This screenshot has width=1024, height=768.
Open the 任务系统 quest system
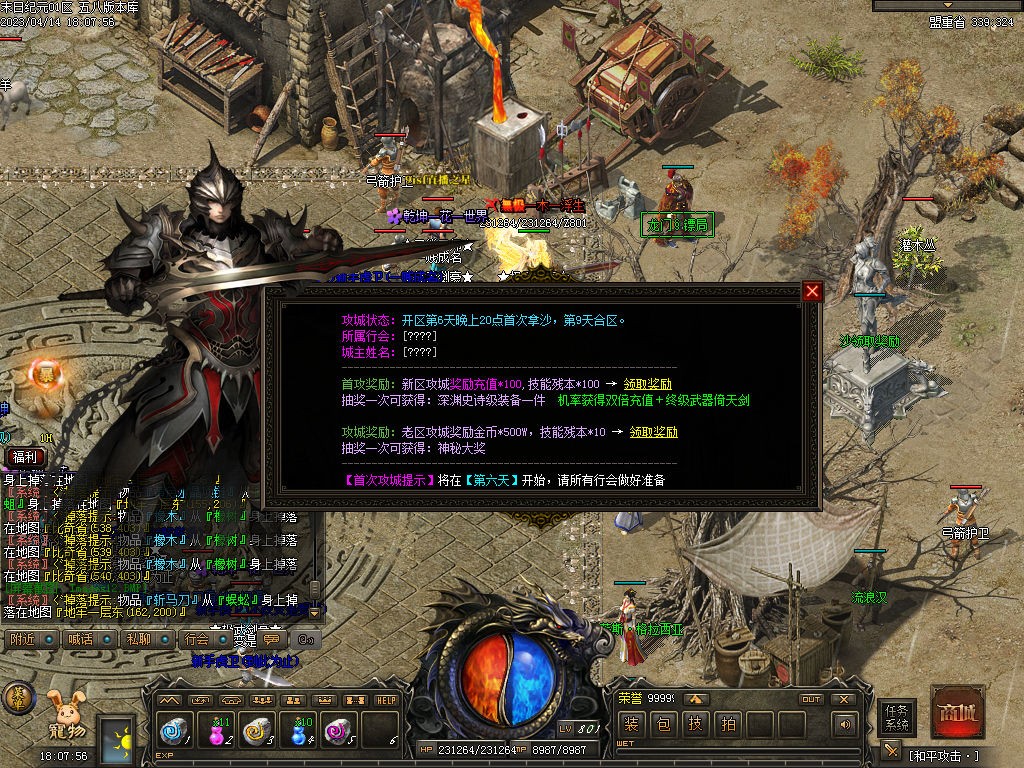(x=896, y=717)
